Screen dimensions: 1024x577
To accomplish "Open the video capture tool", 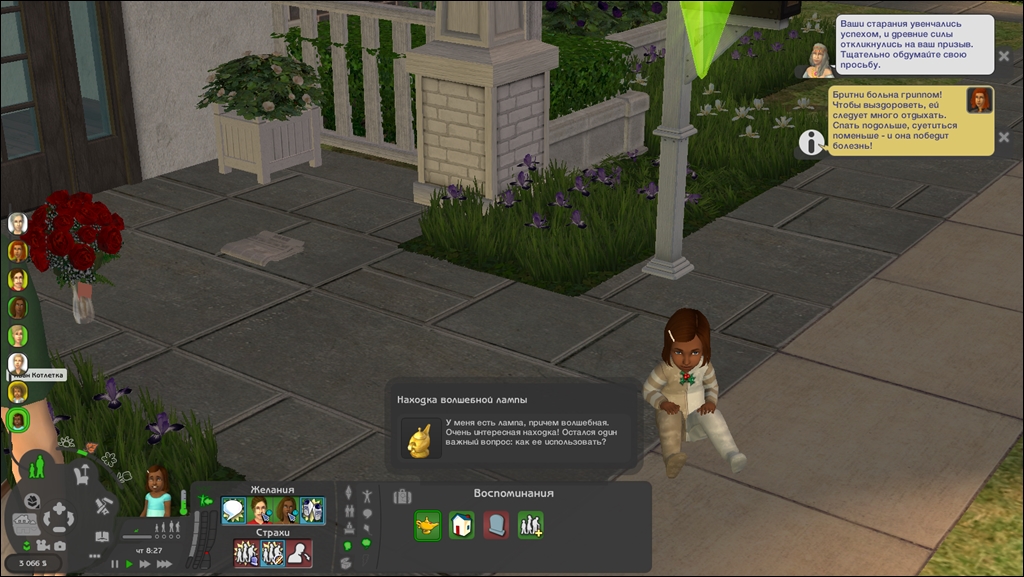I will pos(43,546).
